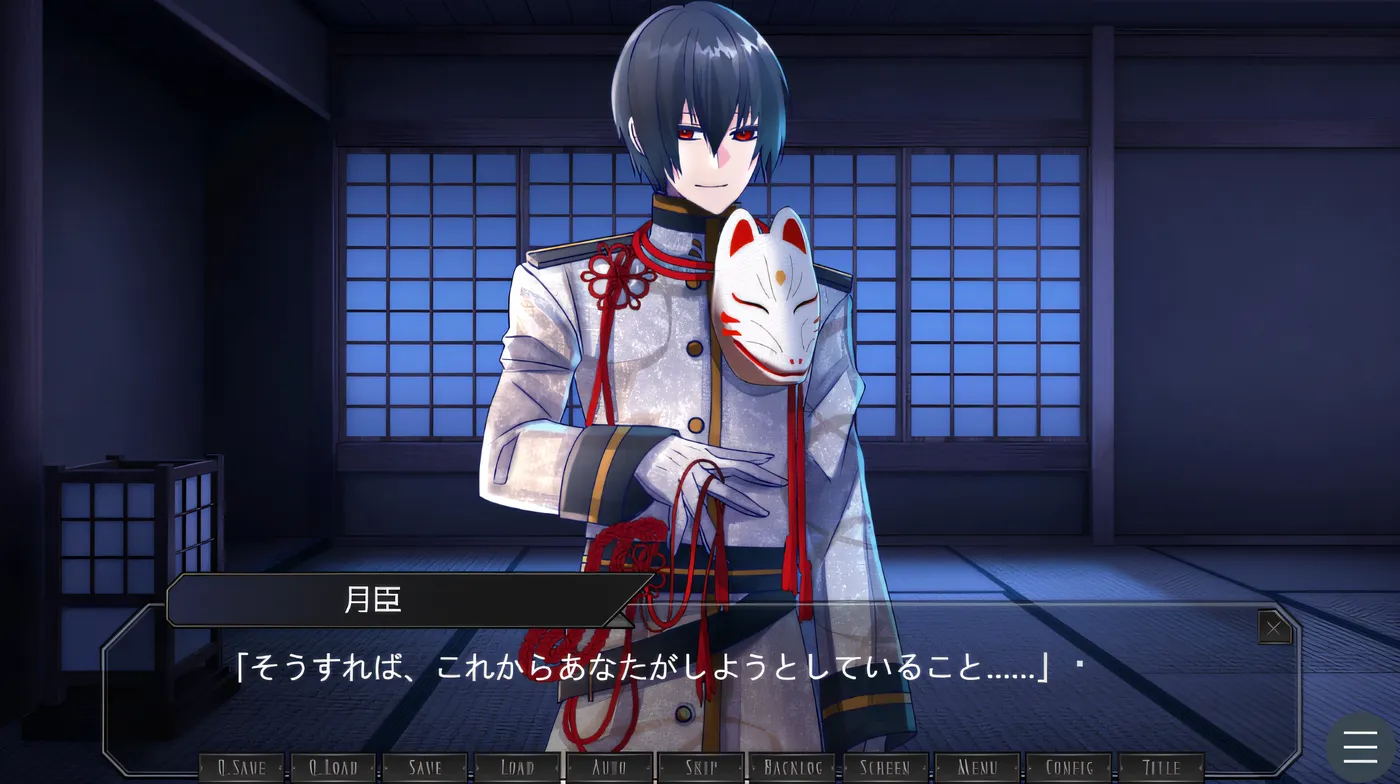Screen dimensions: 1400x784
Task: Quick save with the Q.Save button
Action: 242,766
